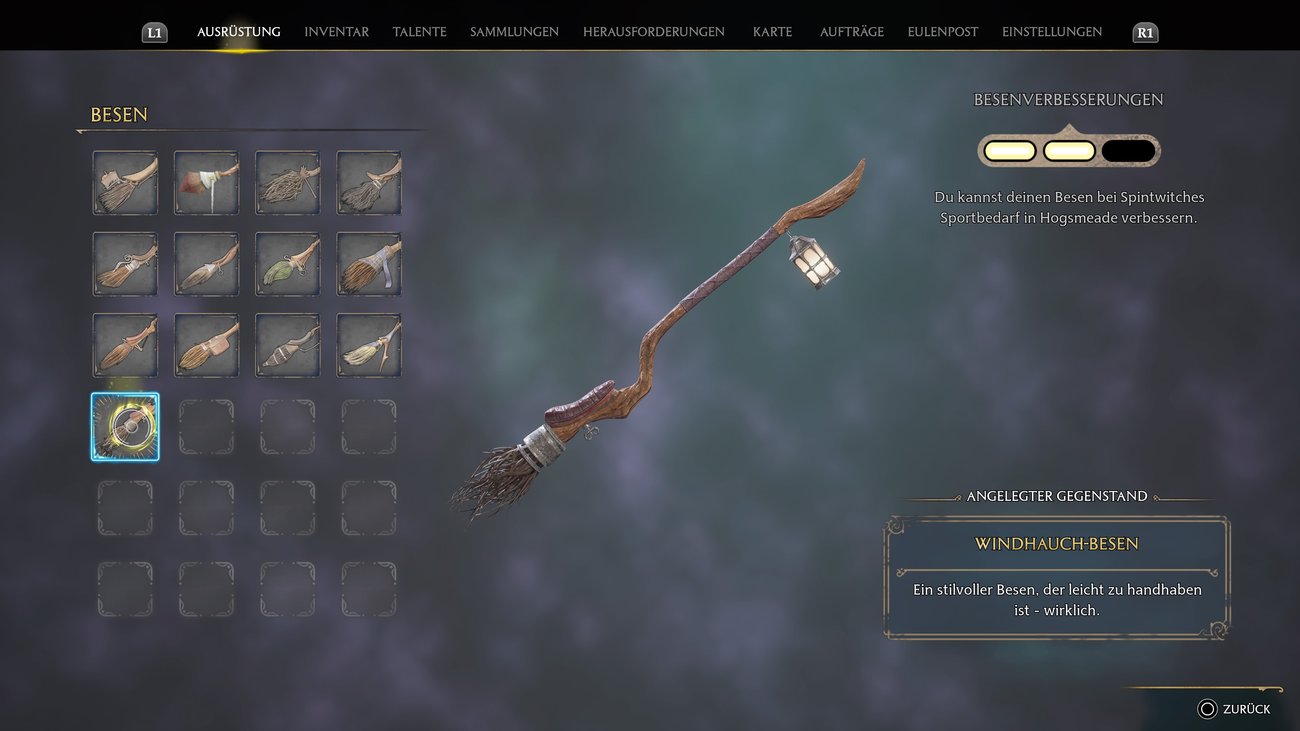The height and width of the screenshot is (731, 1300).
Task: Choose the broom with red and white cloth
Action: (x=207, y=183)
